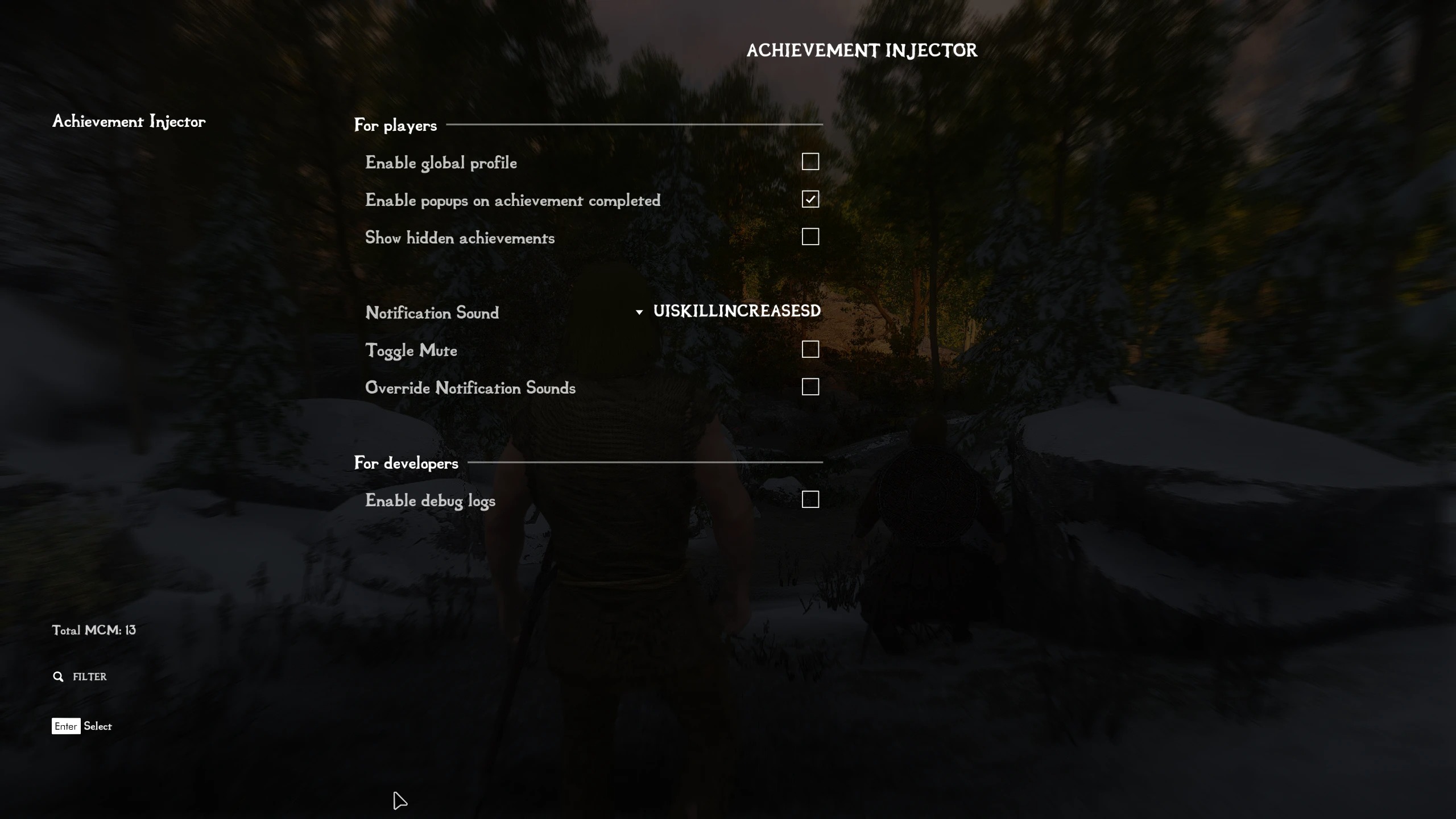1456x819 pixels.
Task: Click the For players section header
Action: (x=395, y=125)
